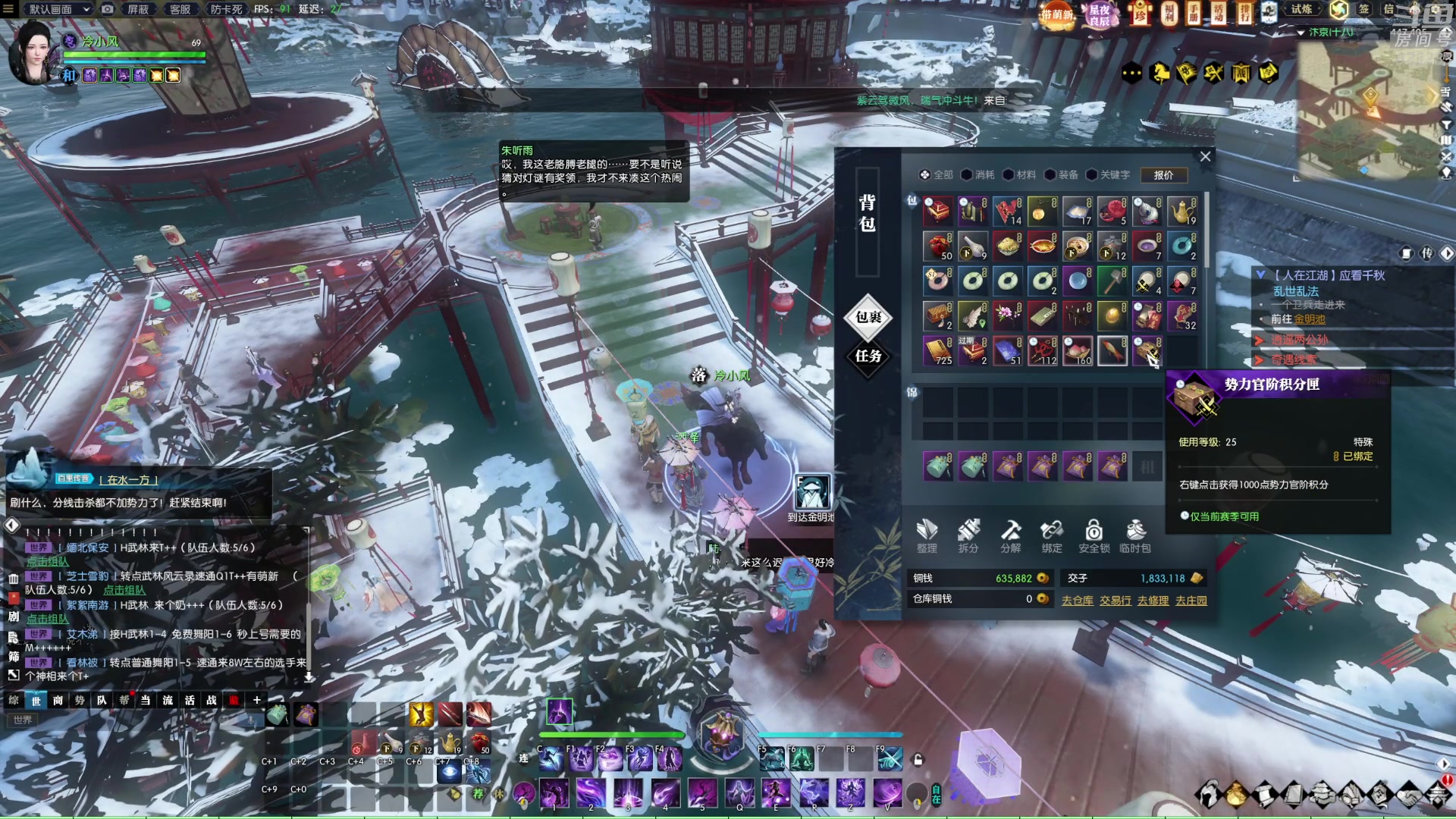The image size is (1456, 819).
Task: Select the 绑定 bind button
Action: click(x=1052, y=535)
